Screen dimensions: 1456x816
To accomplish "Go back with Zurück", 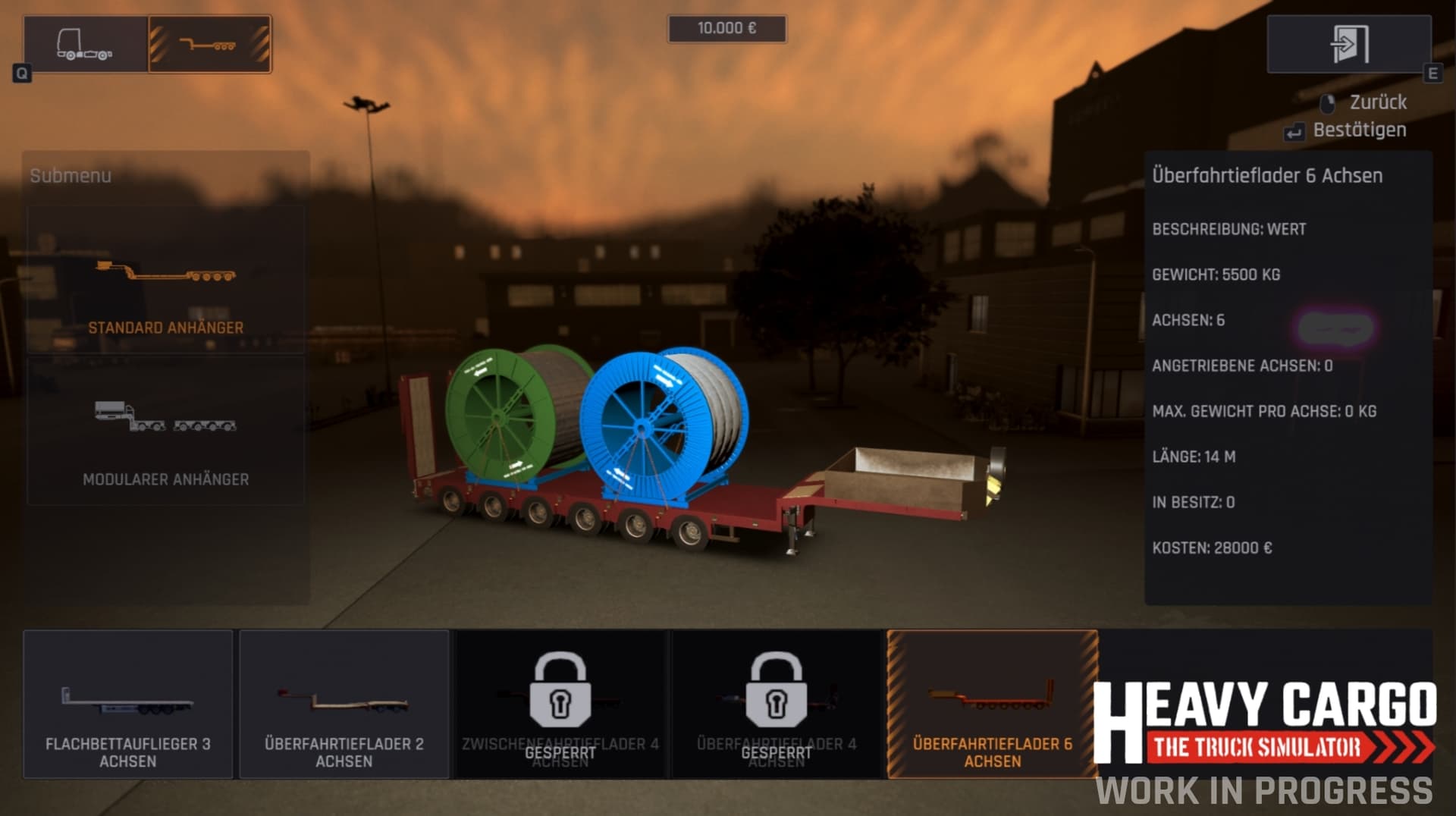I will [1377, 102].
